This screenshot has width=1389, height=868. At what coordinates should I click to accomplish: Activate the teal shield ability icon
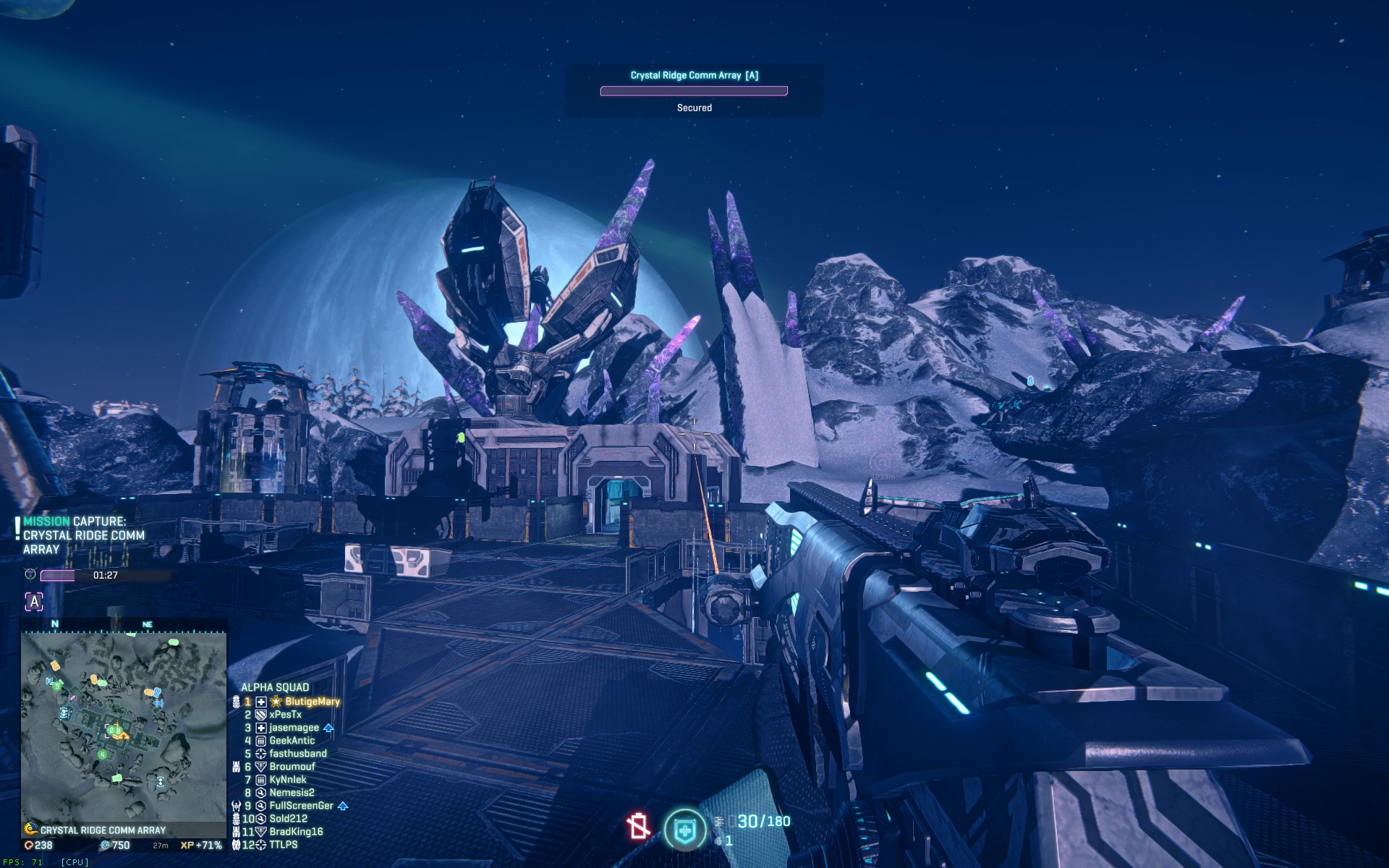684,830
